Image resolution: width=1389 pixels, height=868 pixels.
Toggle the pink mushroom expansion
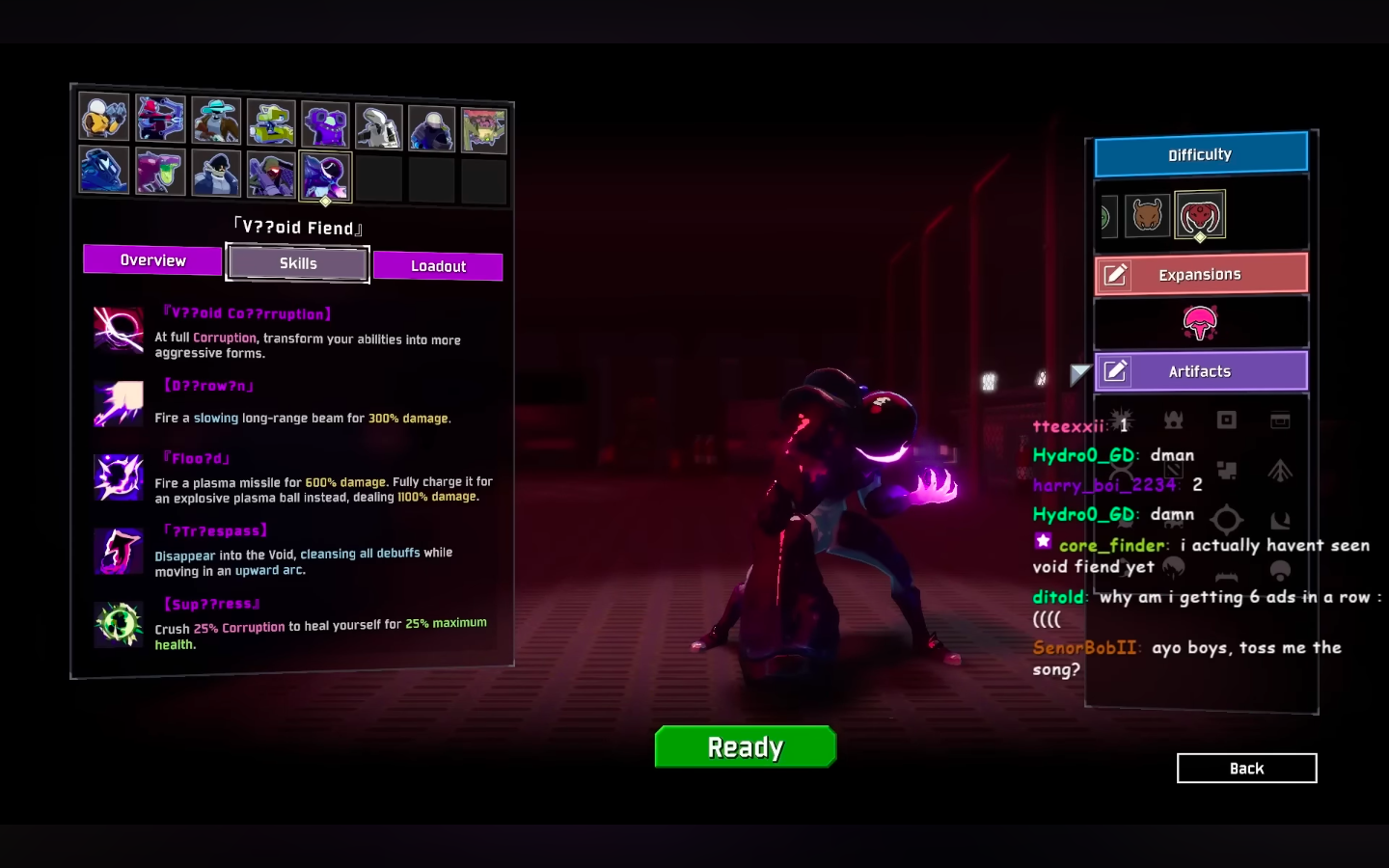point(1200,324)
